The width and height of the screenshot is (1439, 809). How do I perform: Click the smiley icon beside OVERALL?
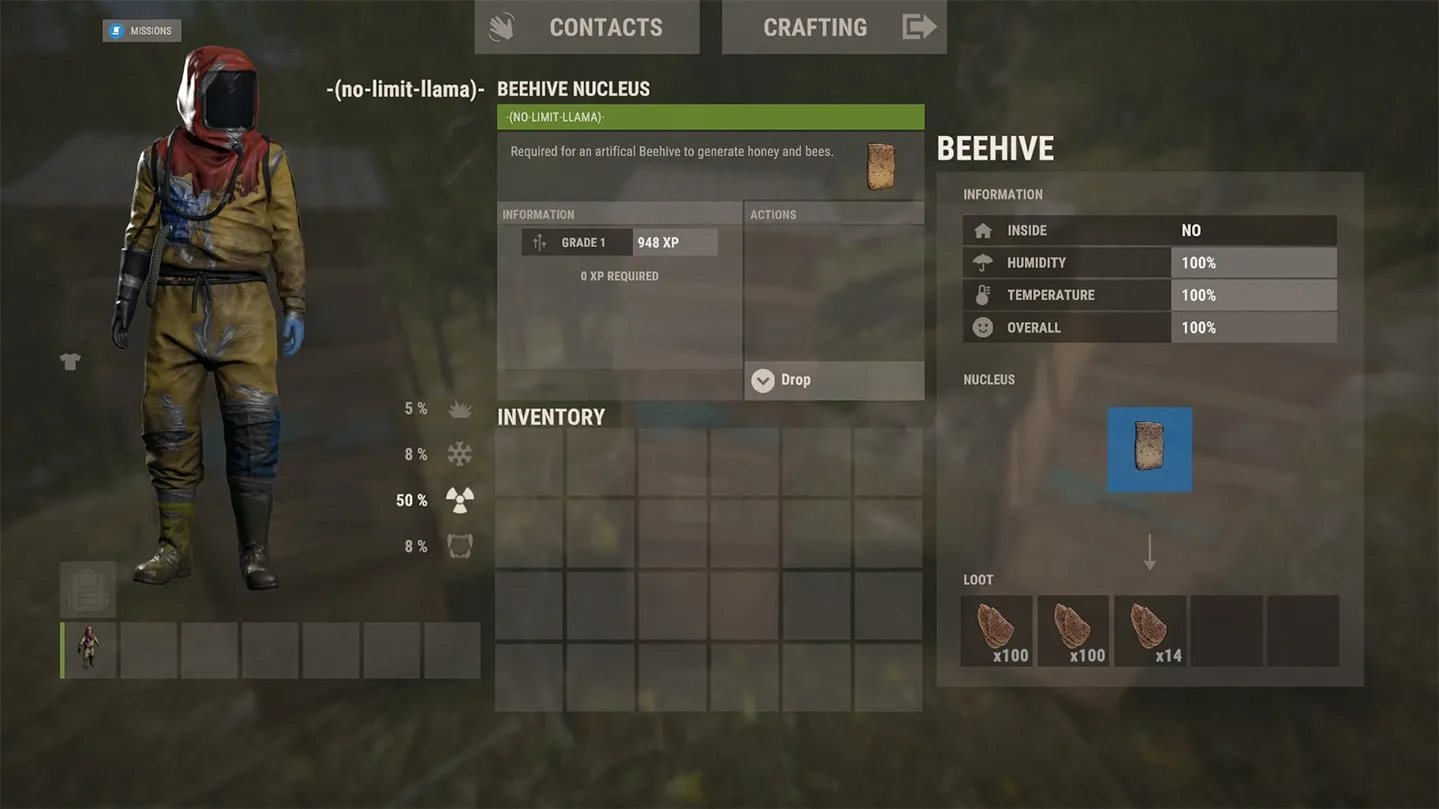click(x=981, y=327)
